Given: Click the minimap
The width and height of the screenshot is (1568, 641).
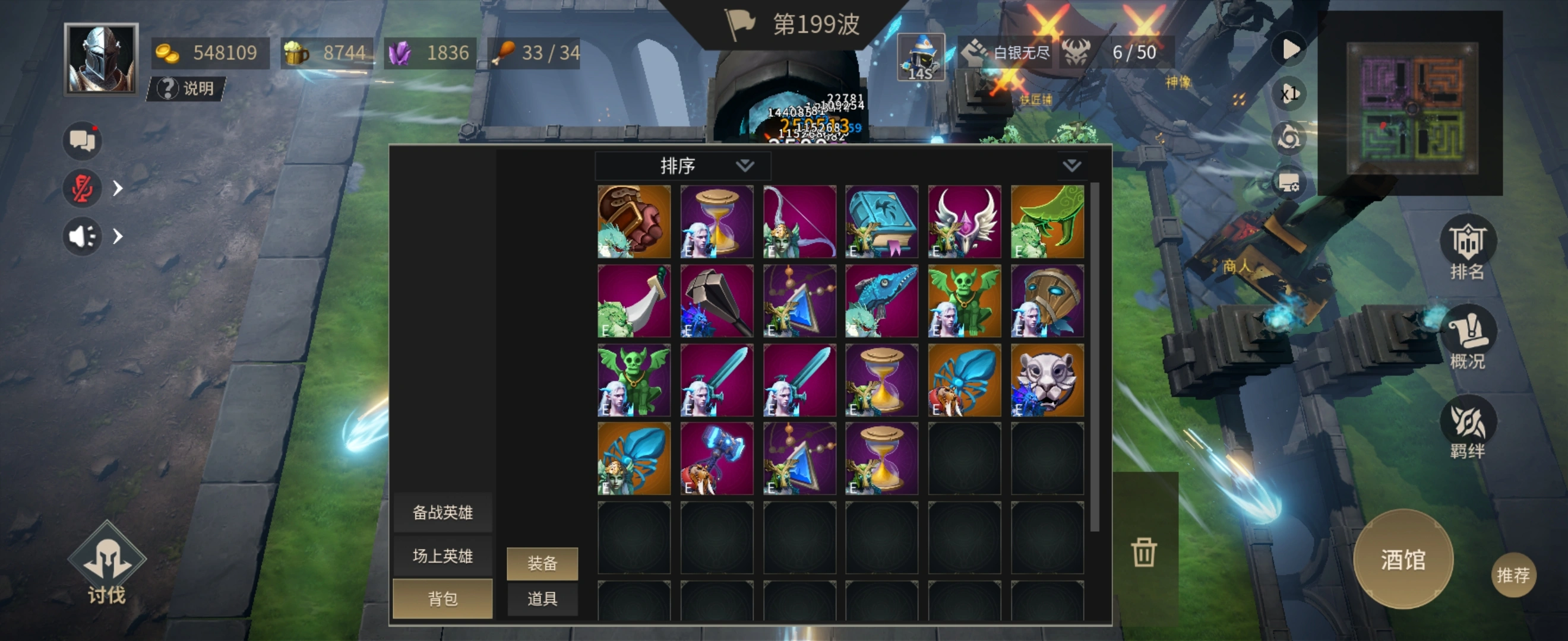Looking at the screenshot, I should [1412, 107].
